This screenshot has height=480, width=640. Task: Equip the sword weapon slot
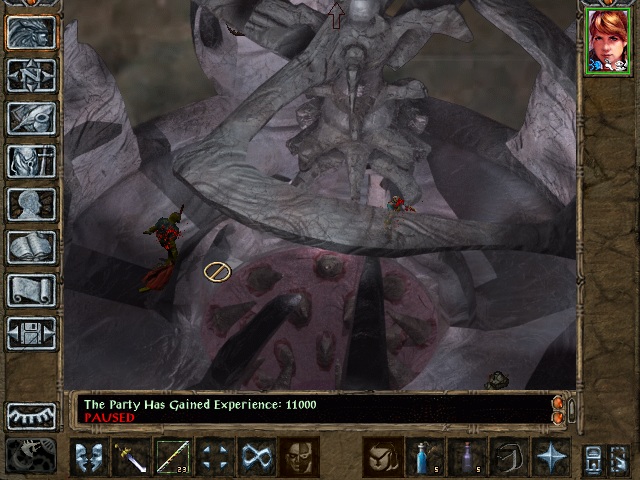131,457
